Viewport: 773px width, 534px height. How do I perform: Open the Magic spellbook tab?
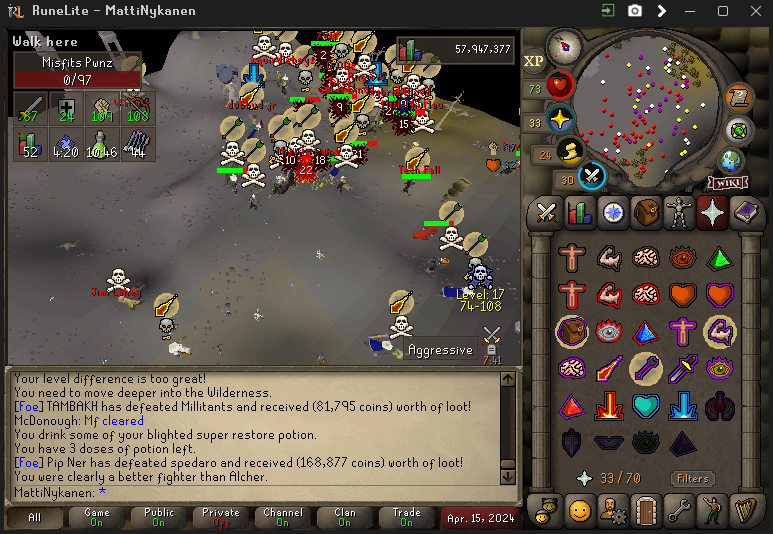coord(746,212)
